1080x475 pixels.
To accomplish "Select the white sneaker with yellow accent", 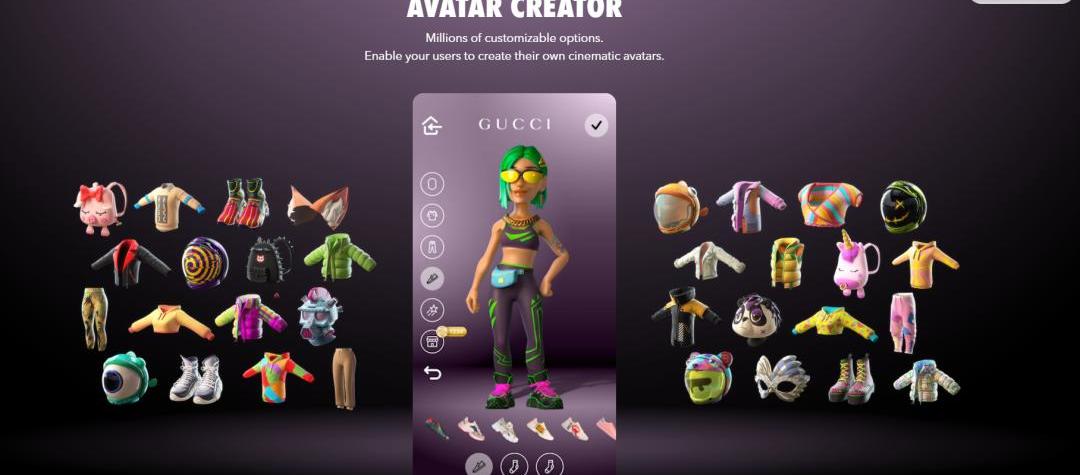I will click(540, 429).
